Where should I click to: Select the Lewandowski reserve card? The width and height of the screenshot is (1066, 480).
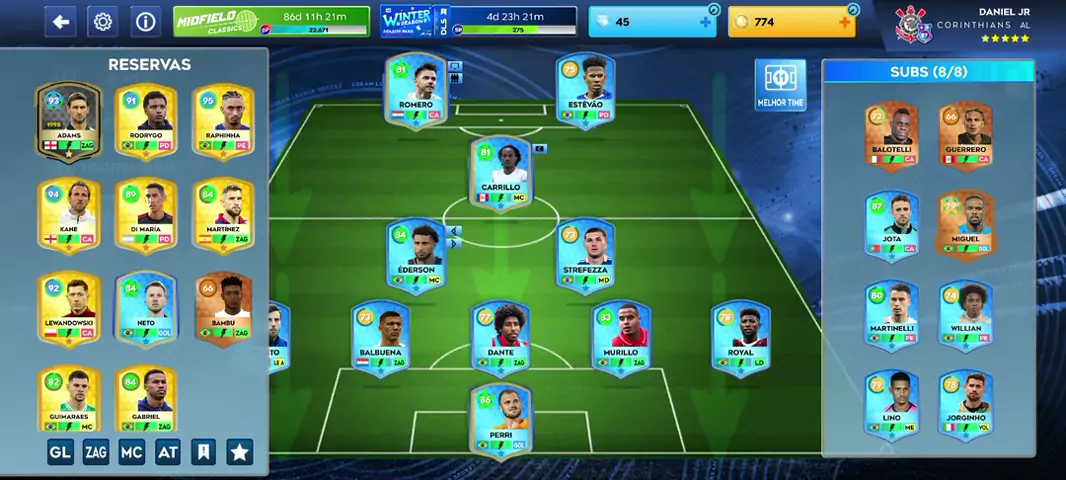click(69, 307)
